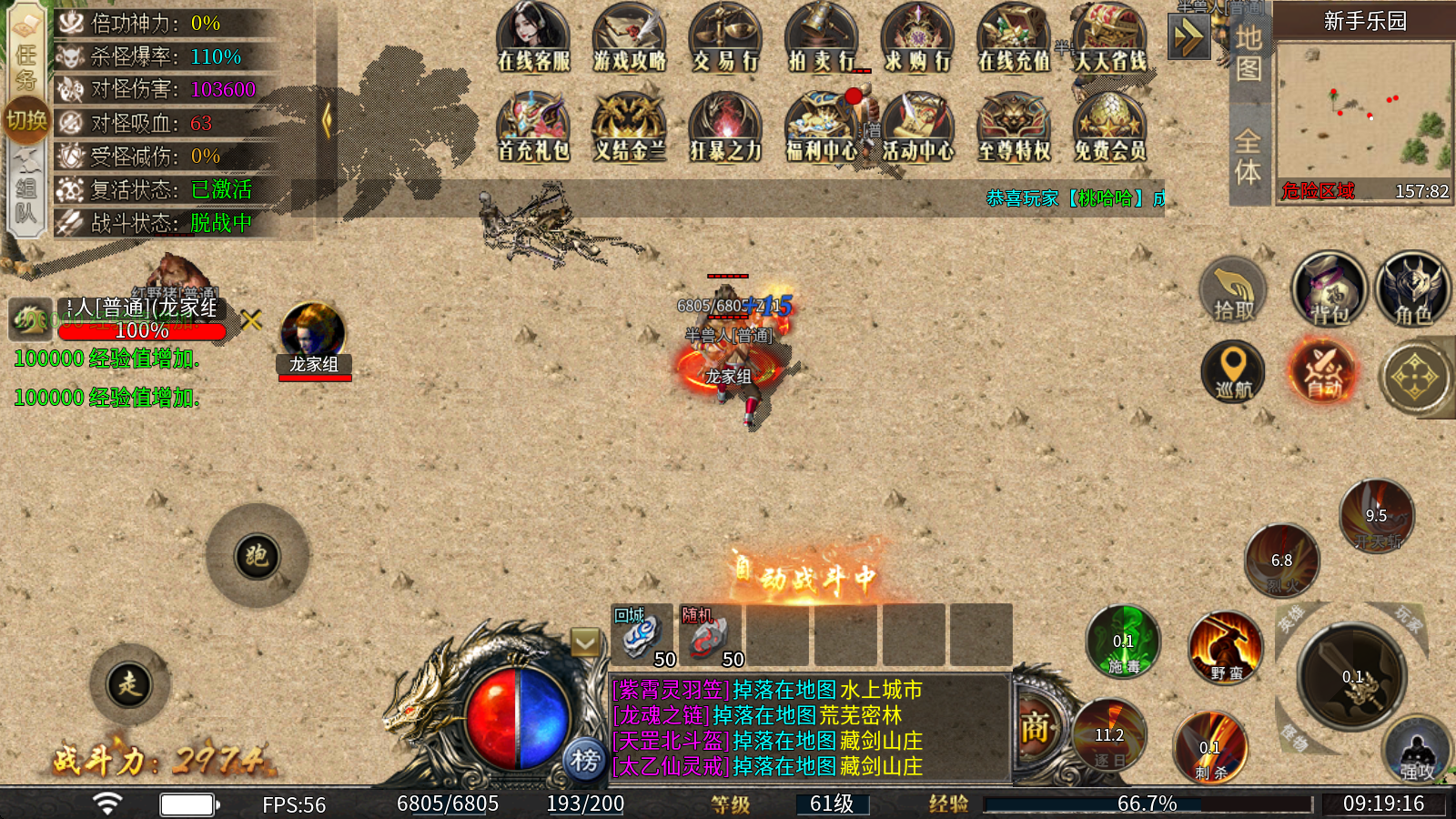The image size is (1456, 819).
Task: Open the 拍卖行 auction house
Action: pos(822,38)
